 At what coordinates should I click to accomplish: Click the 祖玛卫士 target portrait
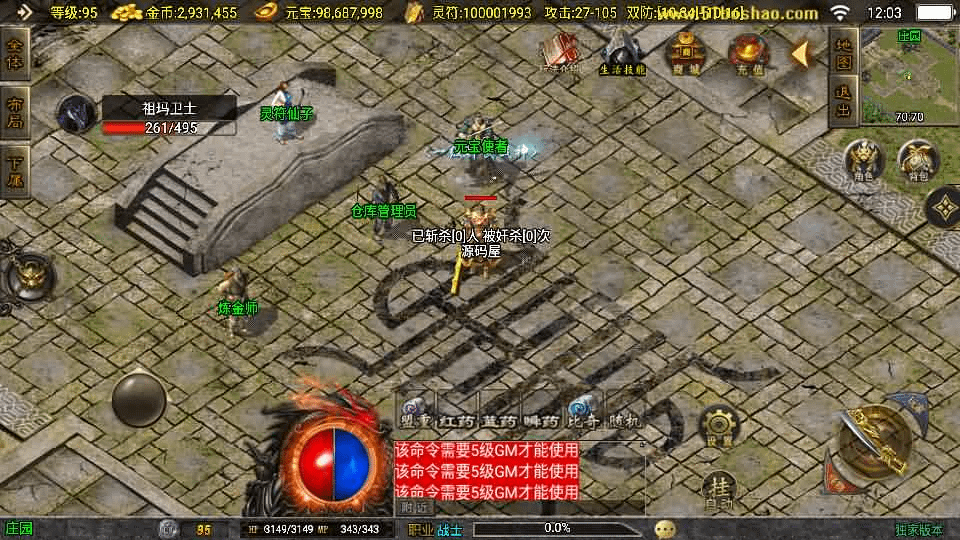coord(75,114)
